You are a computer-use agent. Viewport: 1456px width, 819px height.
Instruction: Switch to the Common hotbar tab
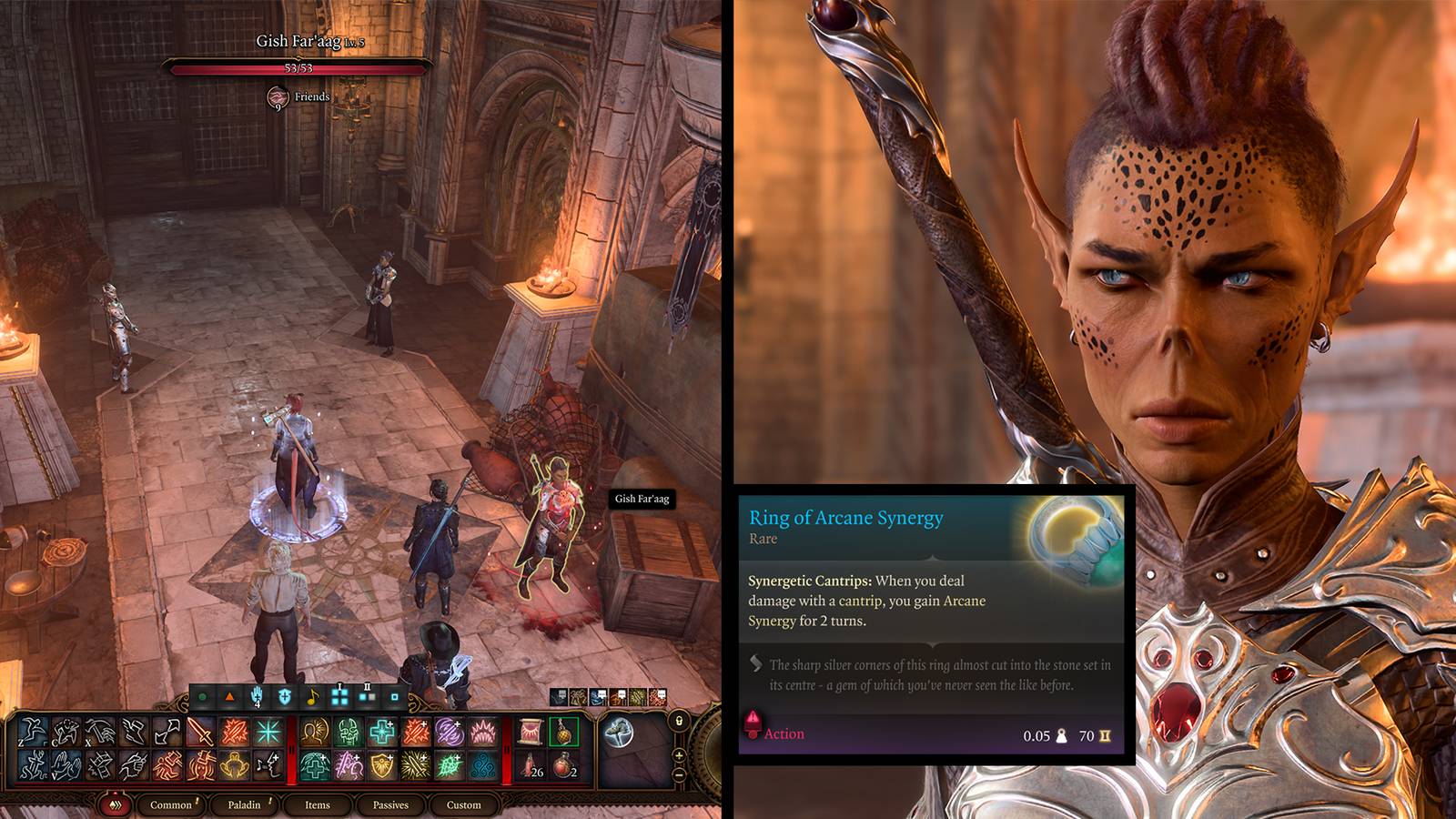170,804
